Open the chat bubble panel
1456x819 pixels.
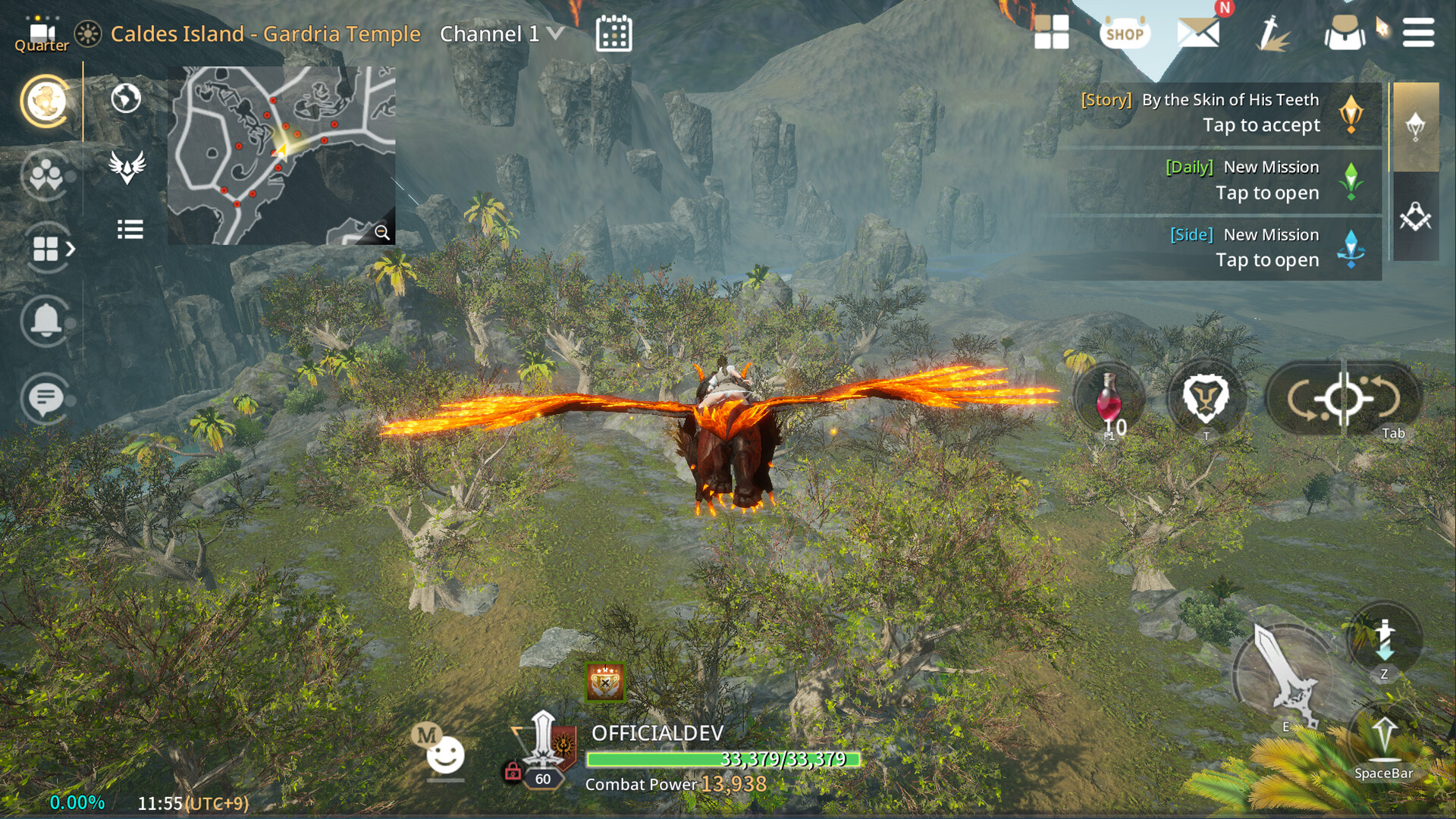[x=45, y=394]
